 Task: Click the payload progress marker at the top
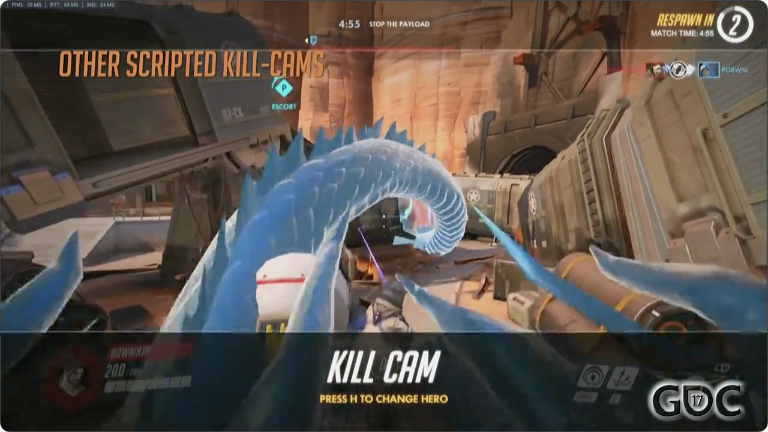coord(313,40)
